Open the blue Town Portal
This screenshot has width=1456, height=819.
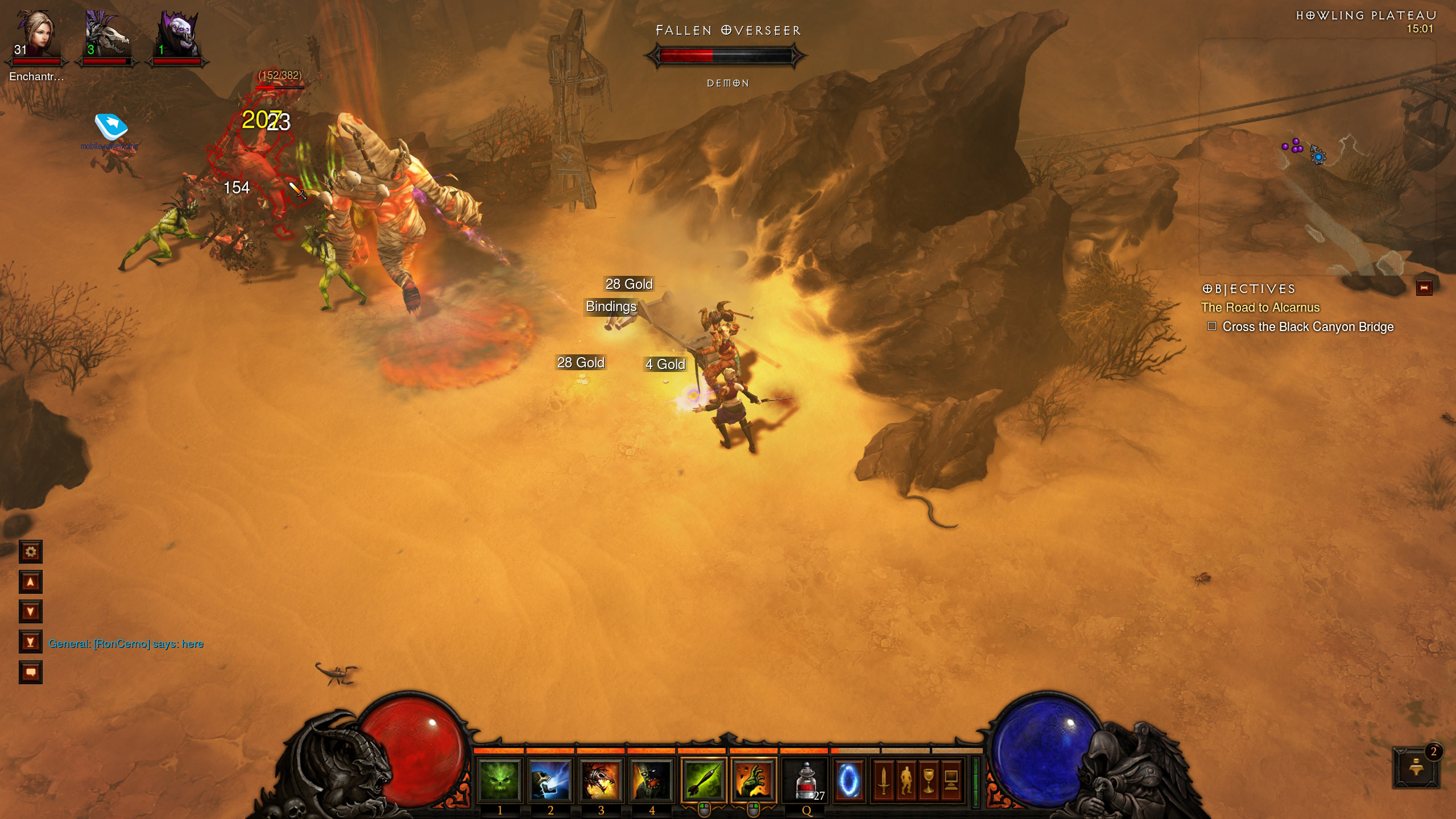pyautogui.click(x=849, y=780)
